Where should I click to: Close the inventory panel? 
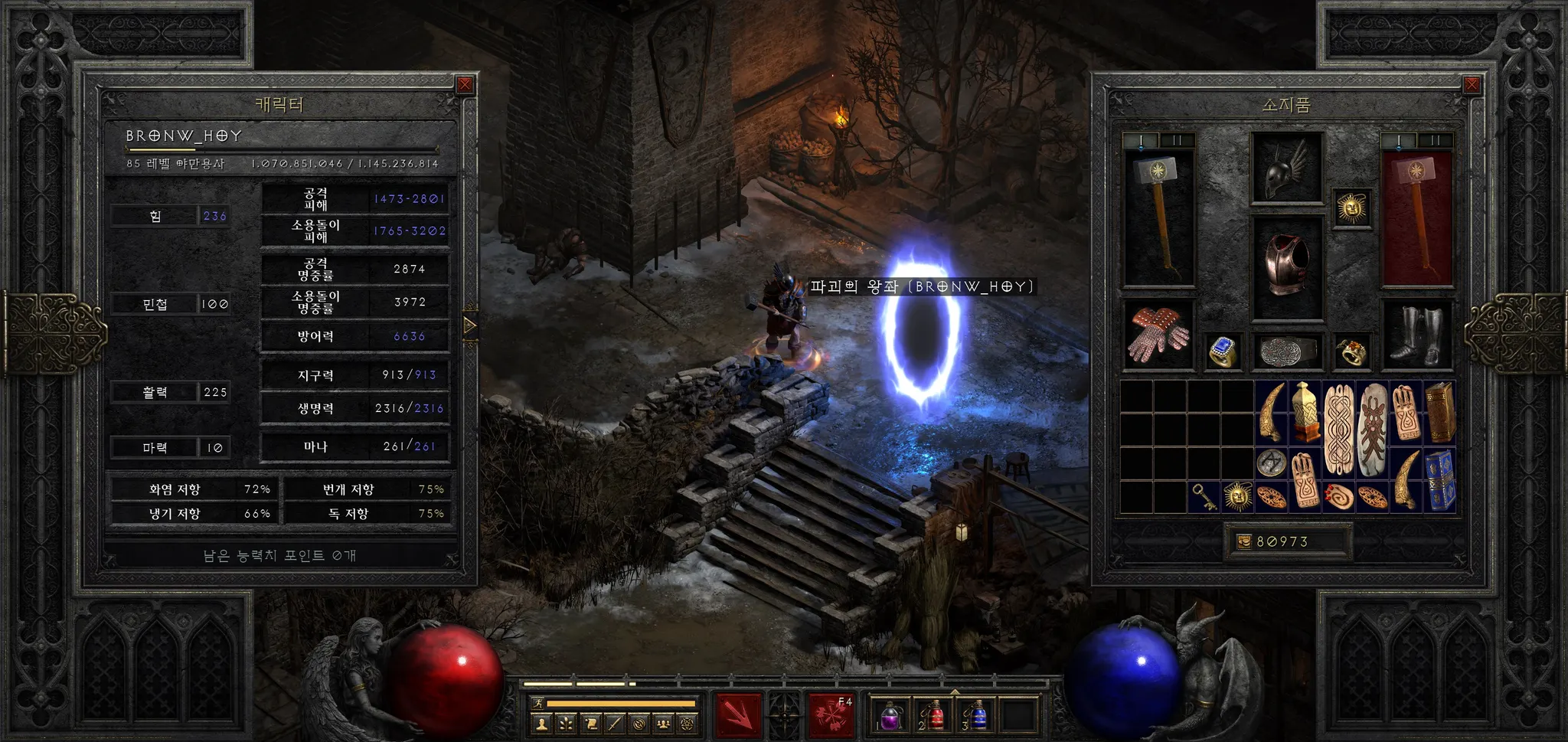(x=1472, y=85)
